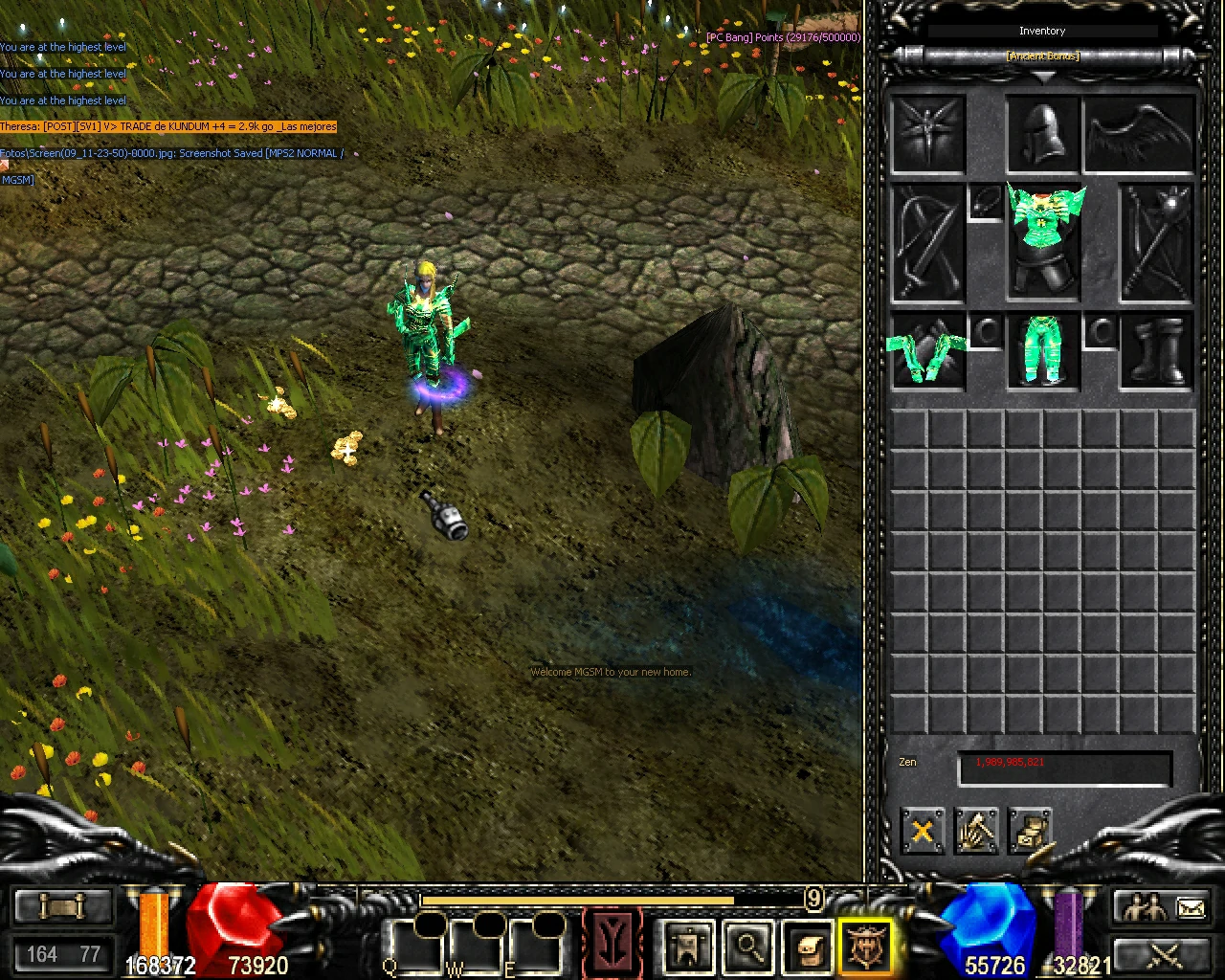Screen dimensions: 1225x980
Task: Activate the red skill in the hotbar
Action: [612, 946]
